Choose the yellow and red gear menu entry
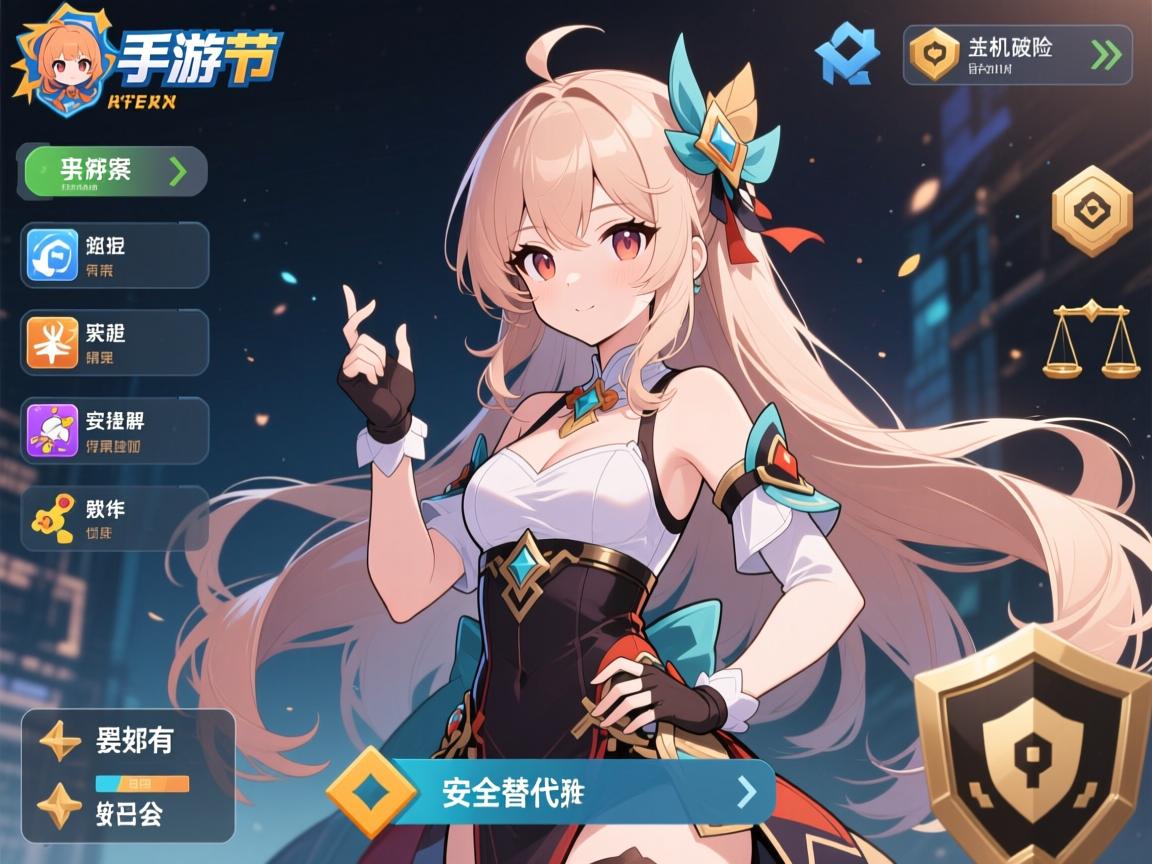 [114, 518]
